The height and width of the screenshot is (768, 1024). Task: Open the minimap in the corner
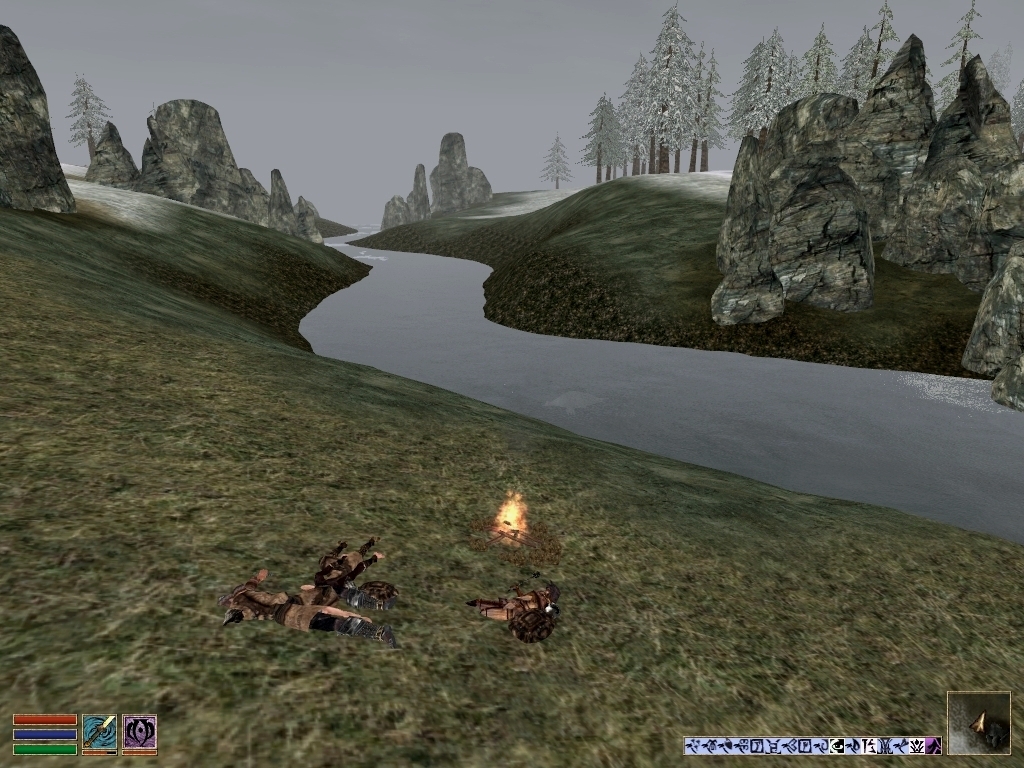coord(978,722)
